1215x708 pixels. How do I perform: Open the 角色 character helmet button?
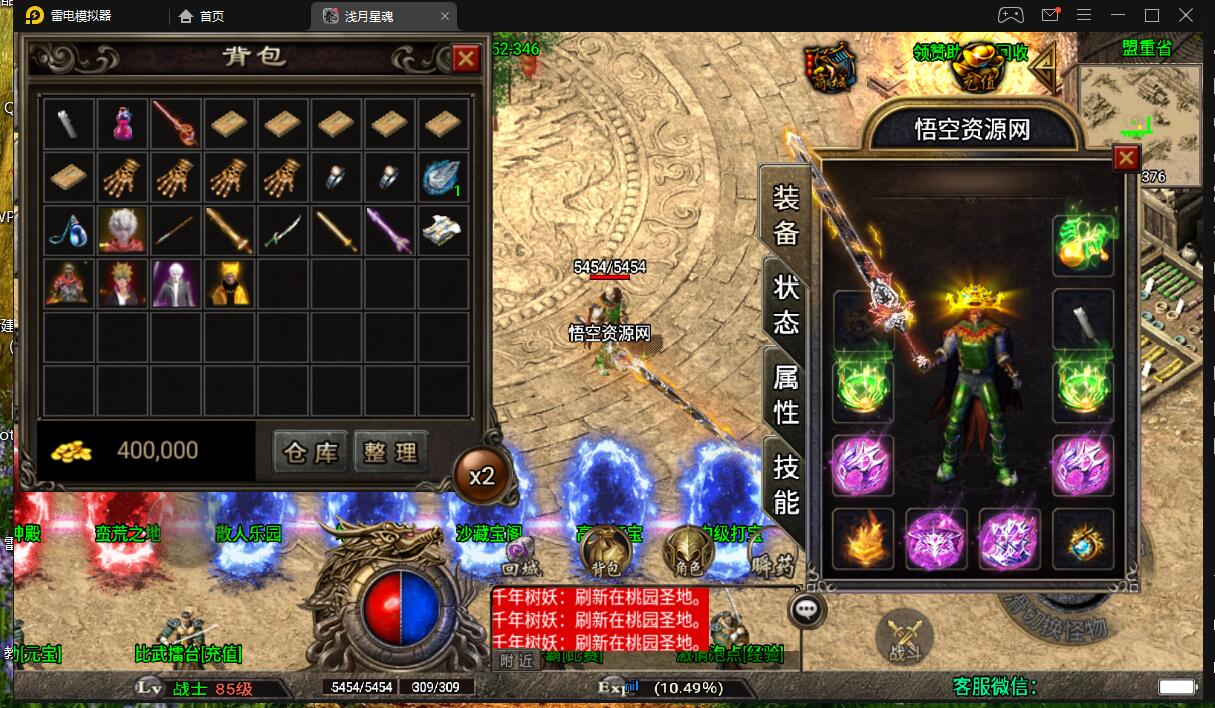[690, 551]
